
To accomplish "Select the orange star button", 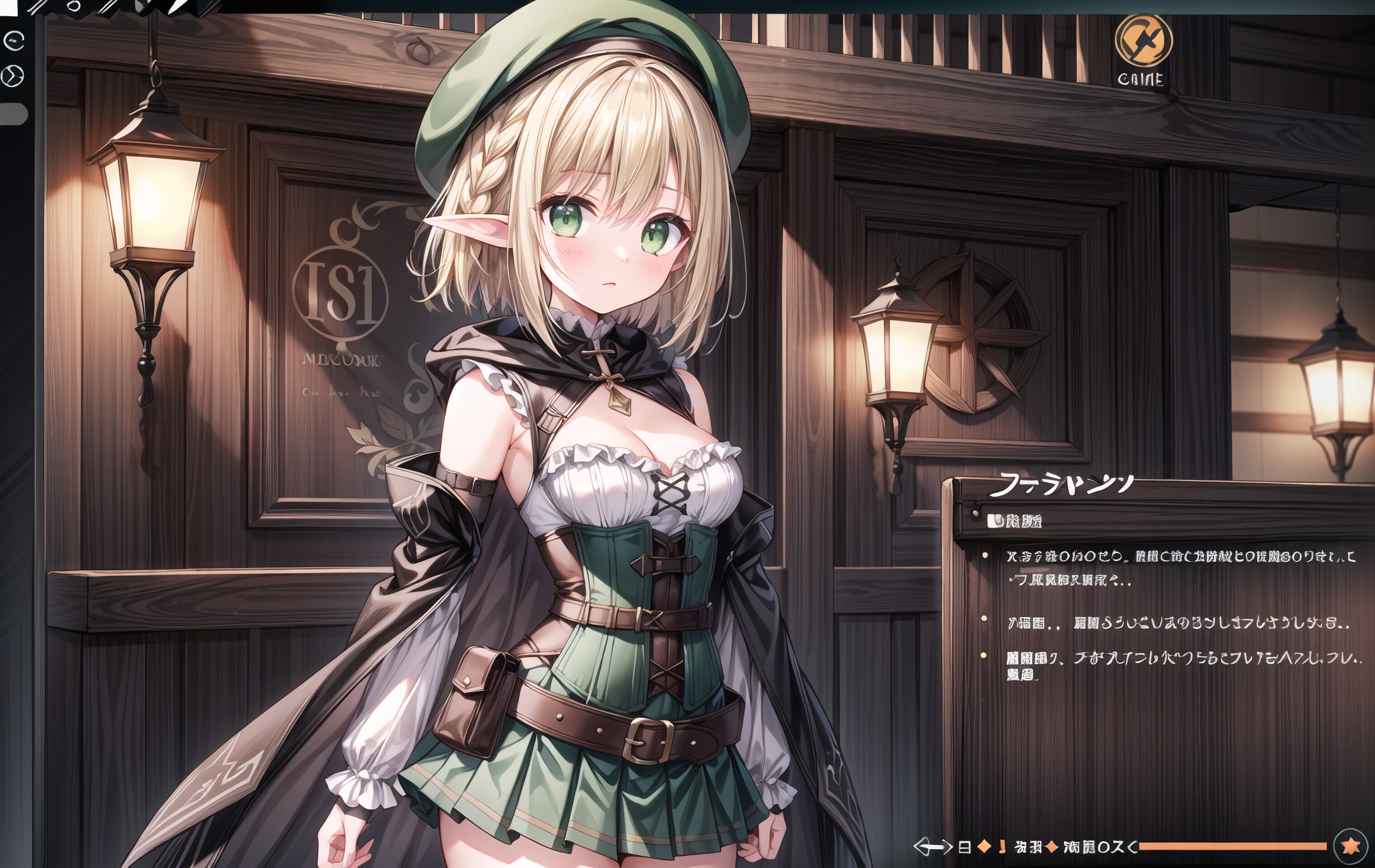I will coord(1351,846).
